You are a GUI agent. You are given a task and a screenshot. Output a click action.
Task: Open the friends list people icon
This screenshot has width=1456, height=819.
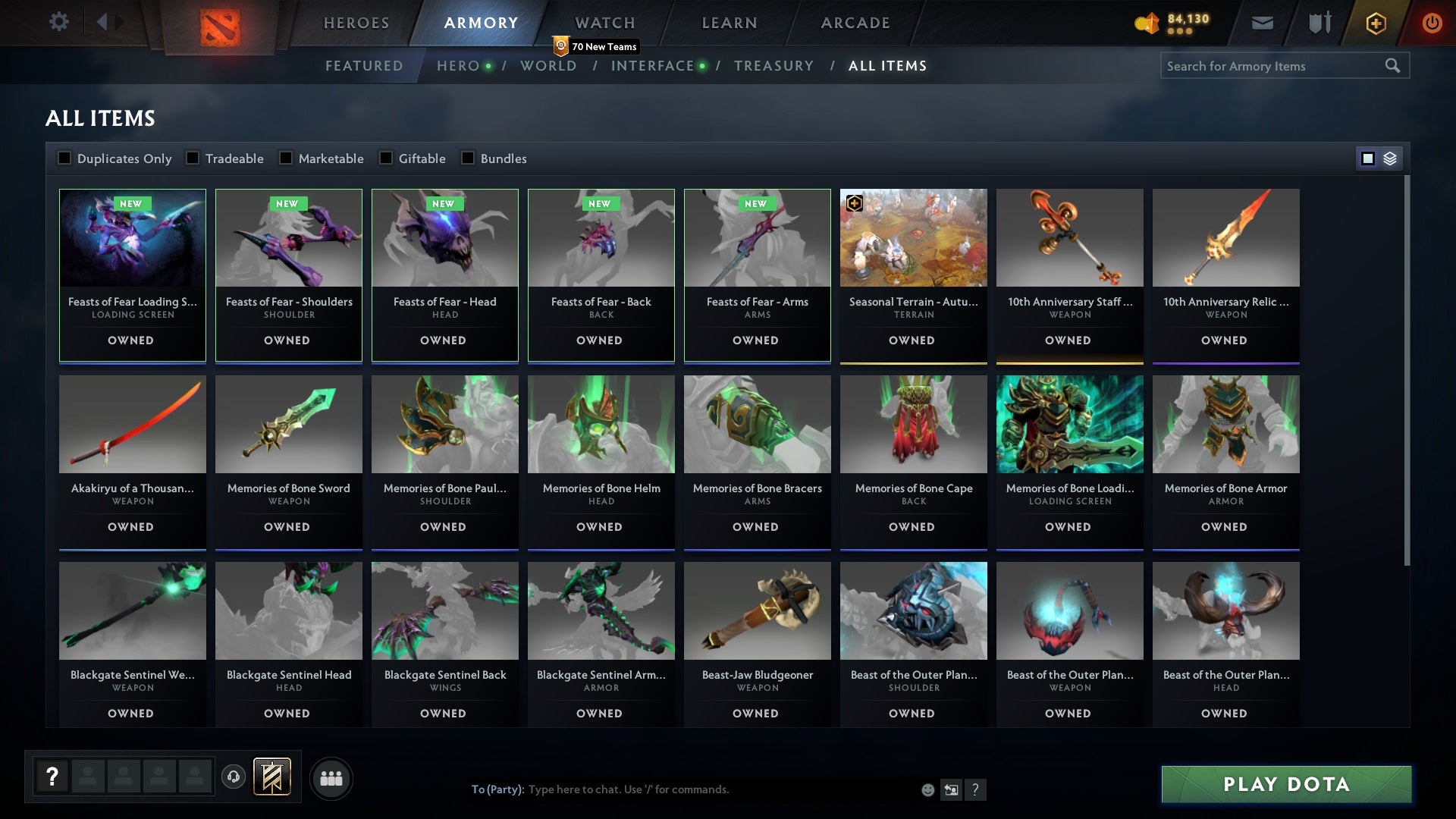[x=331, y=777]
